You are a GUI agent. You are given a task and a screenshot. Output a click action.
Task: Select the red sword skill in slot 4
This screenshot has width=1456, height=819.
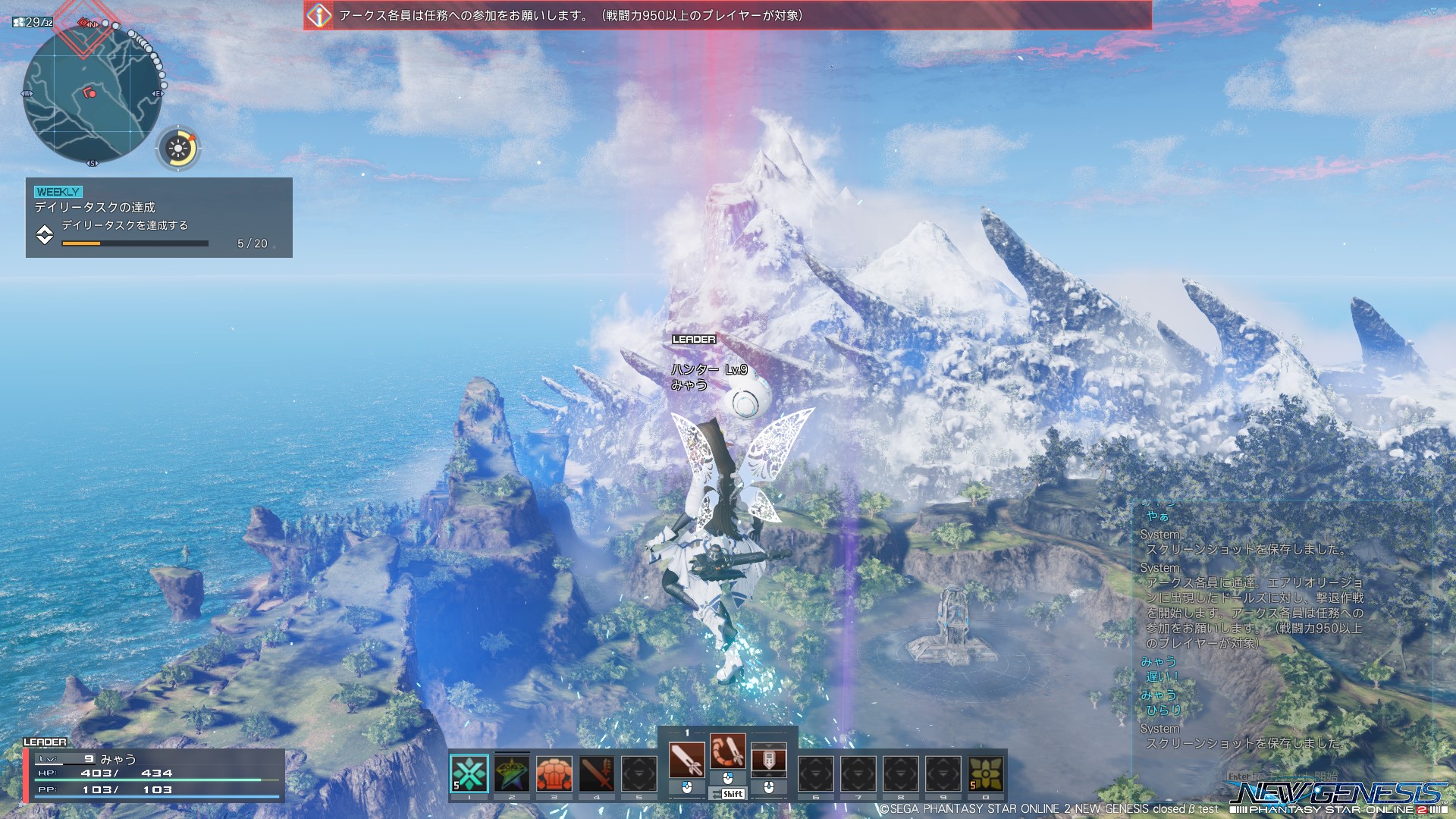click(597, 773)
